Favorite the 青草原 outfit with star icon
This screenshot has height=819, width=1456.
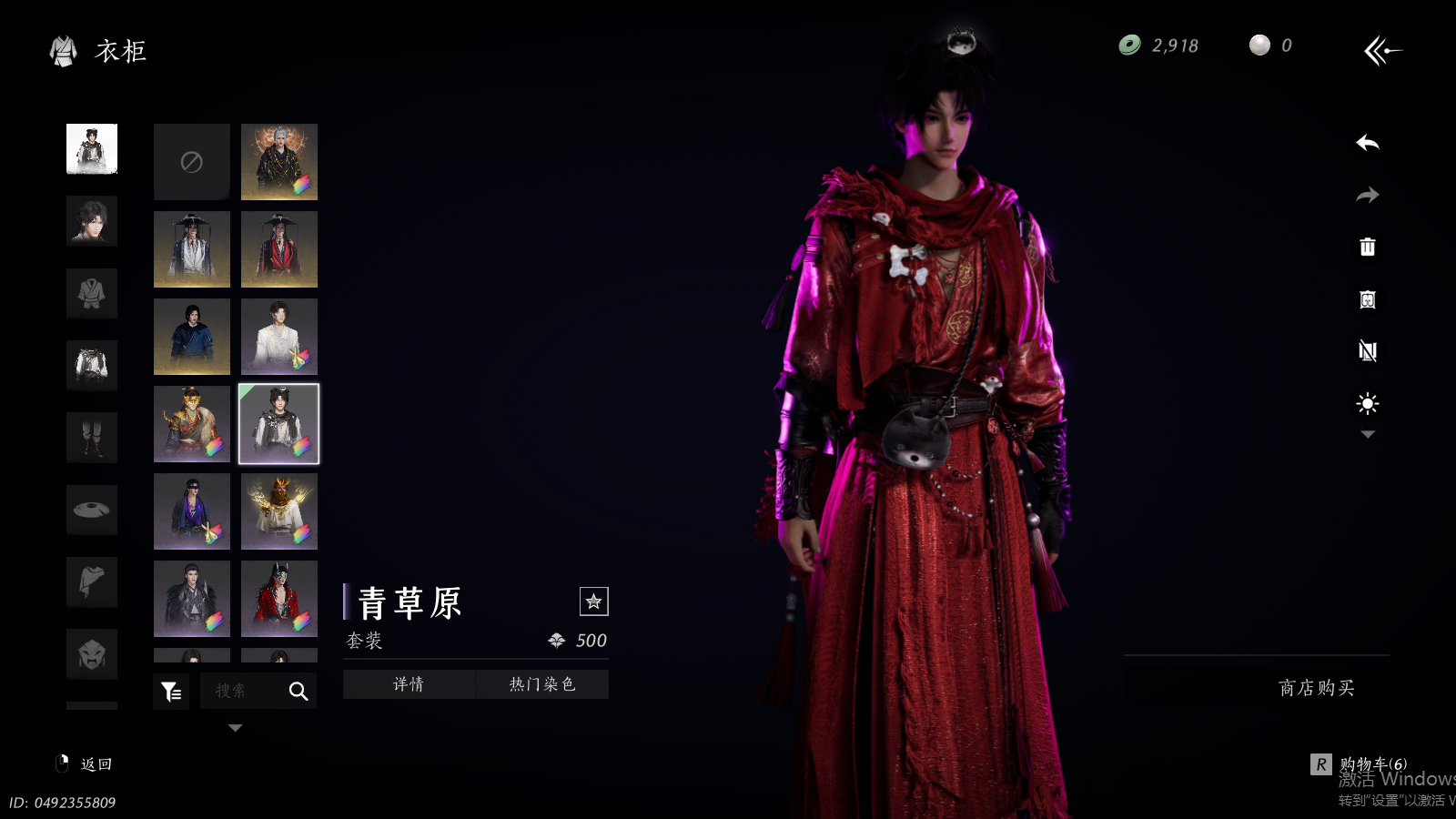593,602
